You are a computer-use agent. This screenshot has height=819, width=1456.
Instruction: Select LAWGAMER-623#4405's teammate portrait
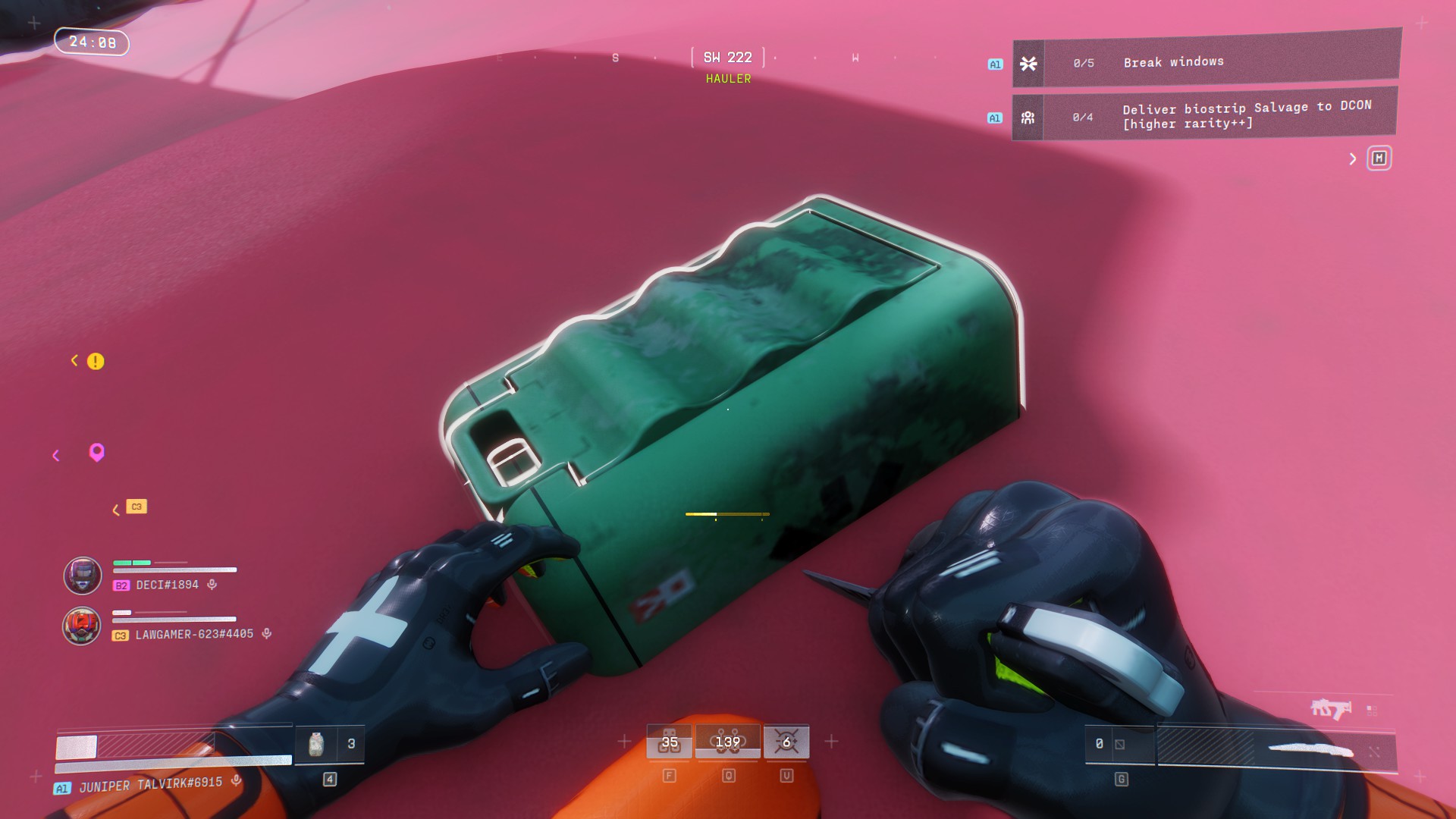pyautogui.click(x=82, y=626)
